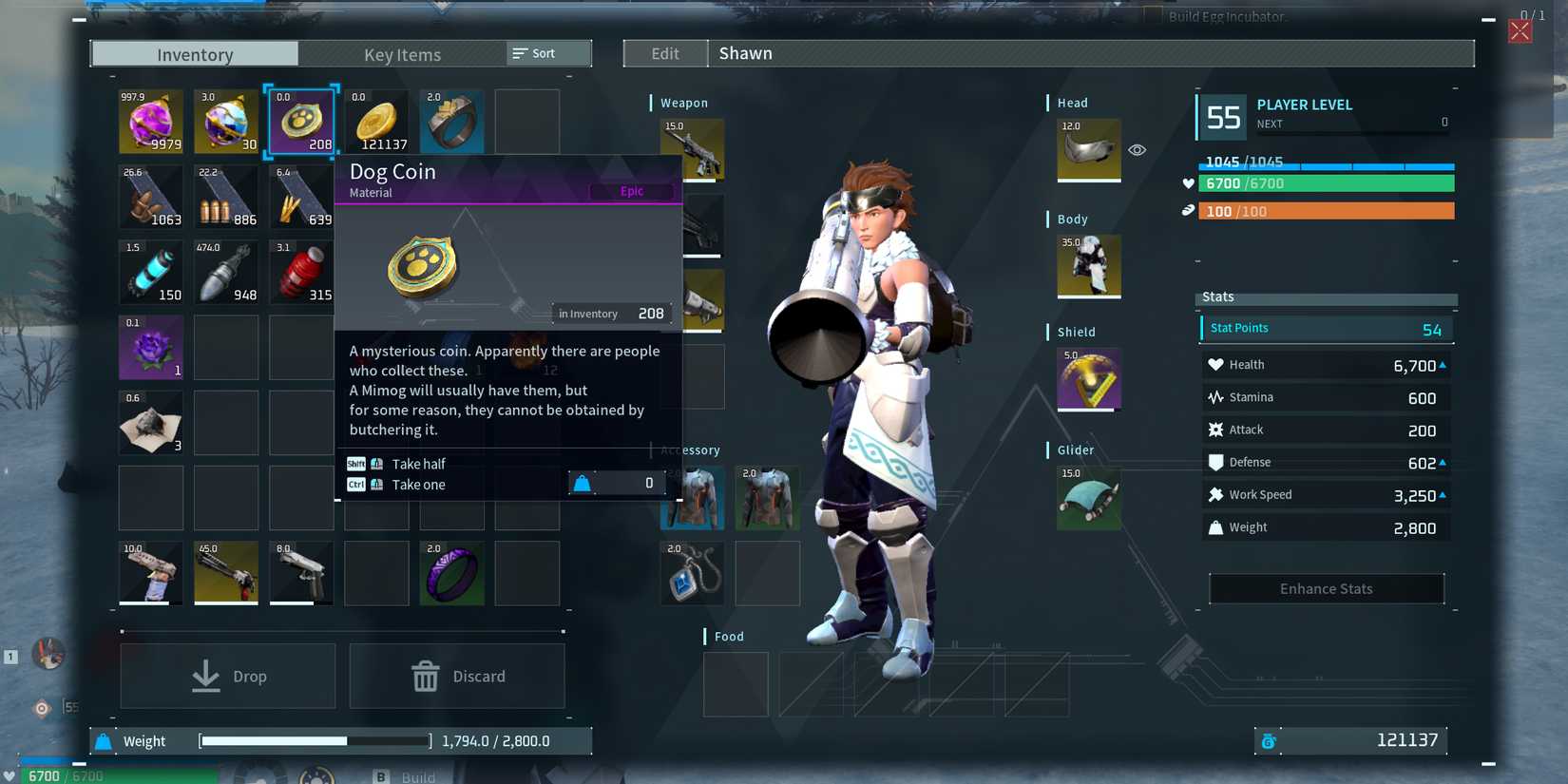Click the Enhance Stats button
The height and width of the screenshot is (784, 1568).
point(1325,588)
